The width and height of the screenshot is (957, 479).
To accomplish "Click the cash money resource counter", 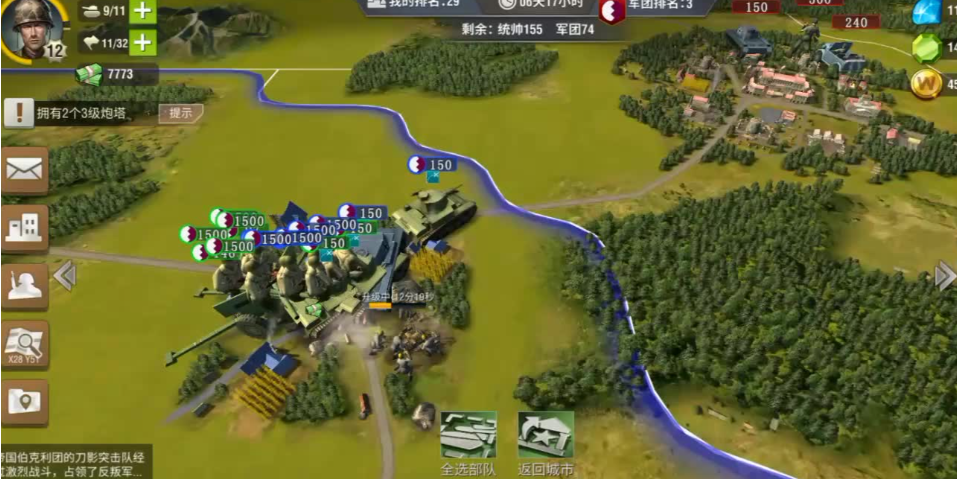I will coord(115,73).
